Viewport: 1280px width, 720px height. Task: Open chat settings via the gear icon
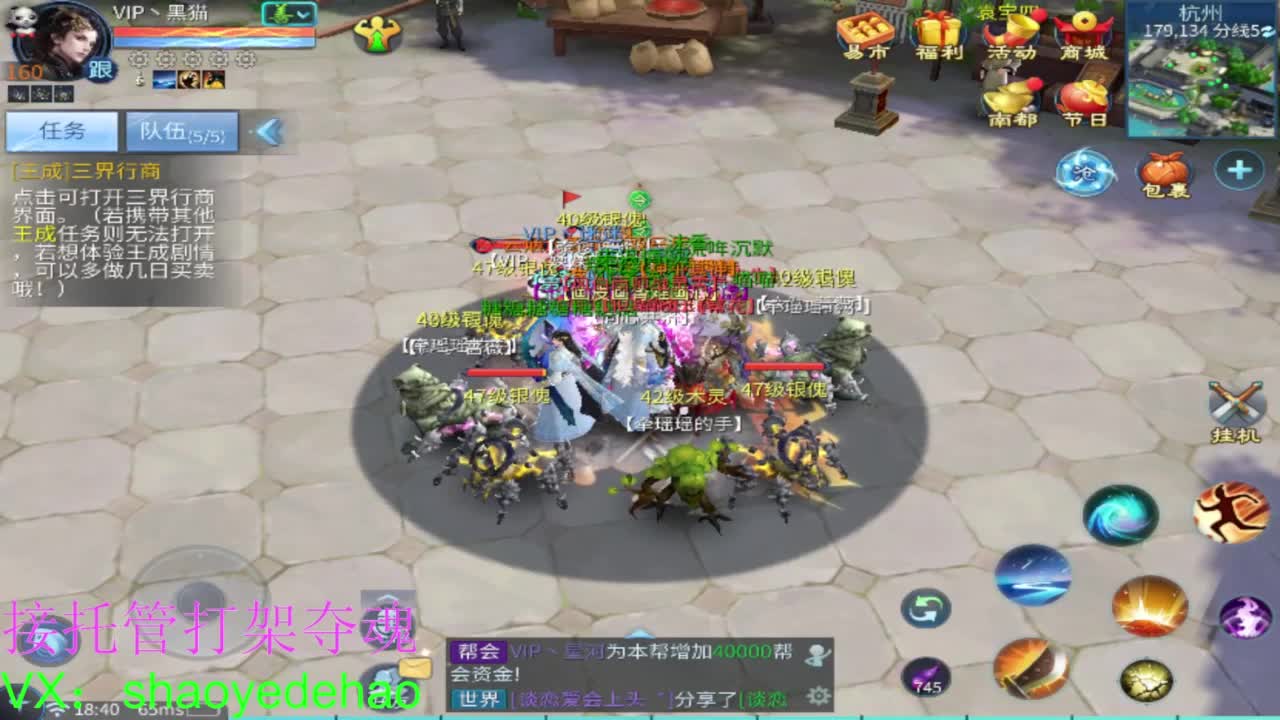pyautogui.click(x=818, y=697)
